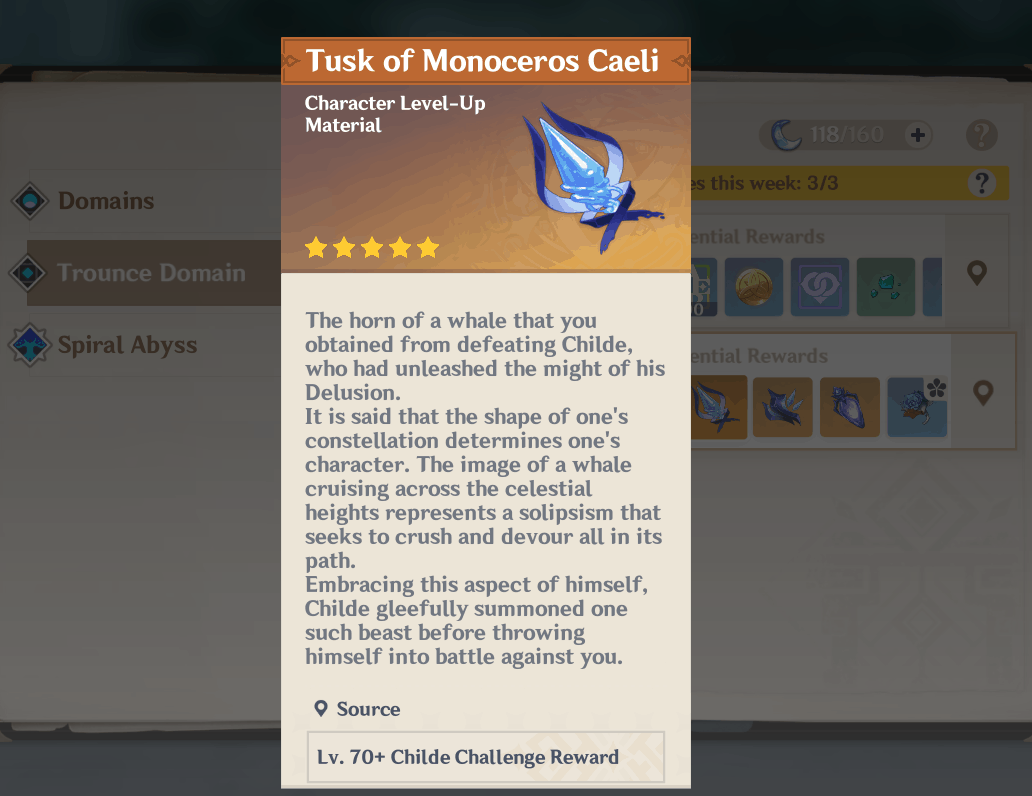Image resolution: width=1032 pixels, height=796 pixels.
Task: View the blue flower artifact reward
Action: 916,407
